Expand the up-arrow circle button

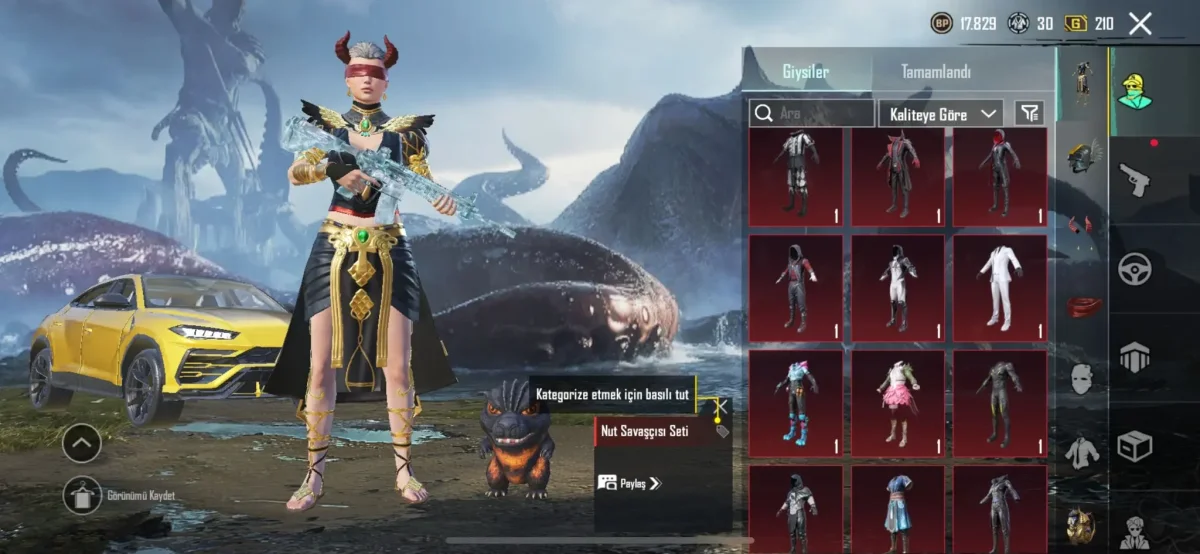click(81, 443)
